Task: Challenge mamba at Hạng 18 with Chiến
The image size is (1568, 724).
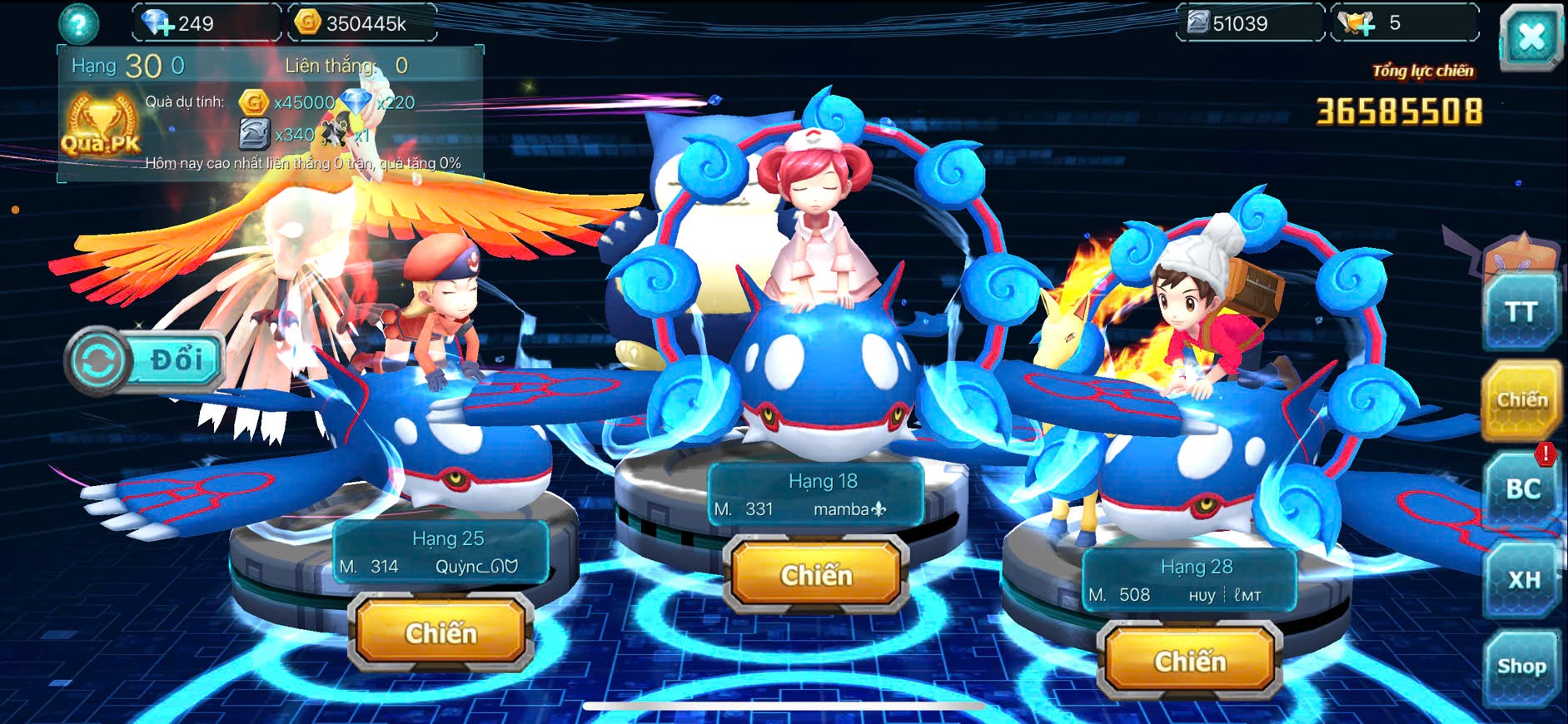Action: pyautogui.click(x=816, y=575)
